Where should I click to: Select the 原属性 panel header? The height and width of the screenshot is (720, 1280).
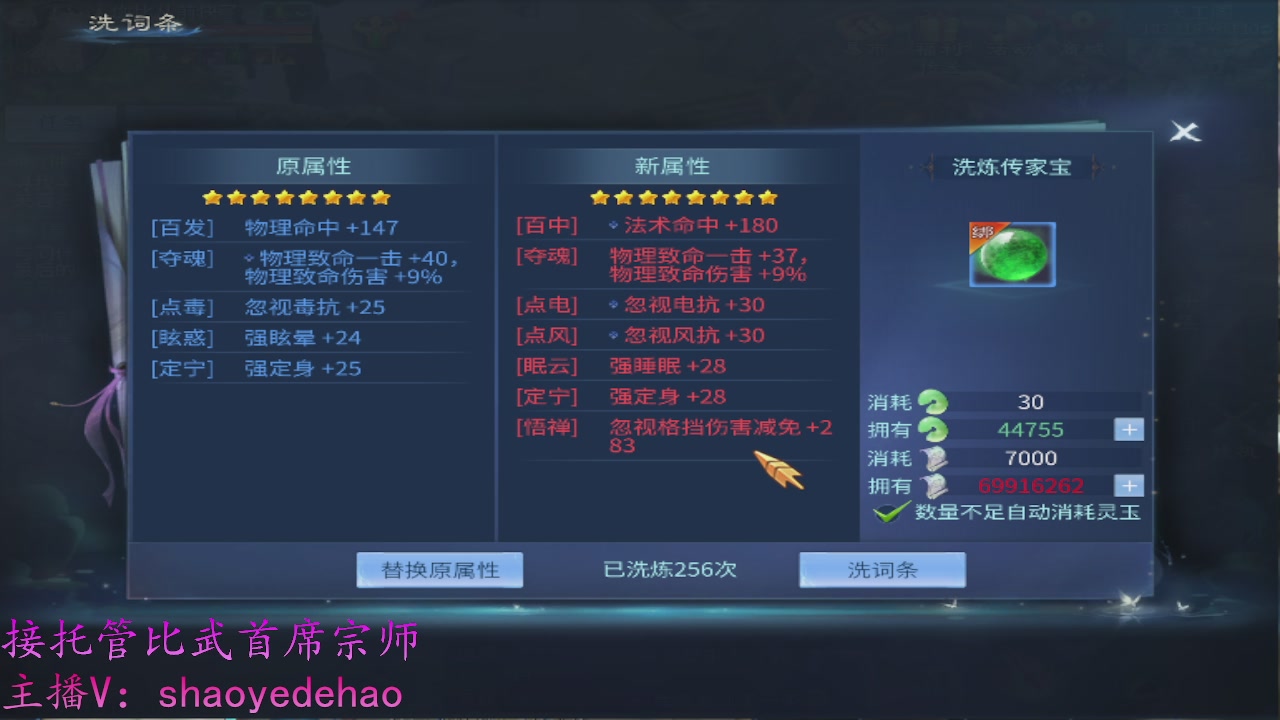314,165
